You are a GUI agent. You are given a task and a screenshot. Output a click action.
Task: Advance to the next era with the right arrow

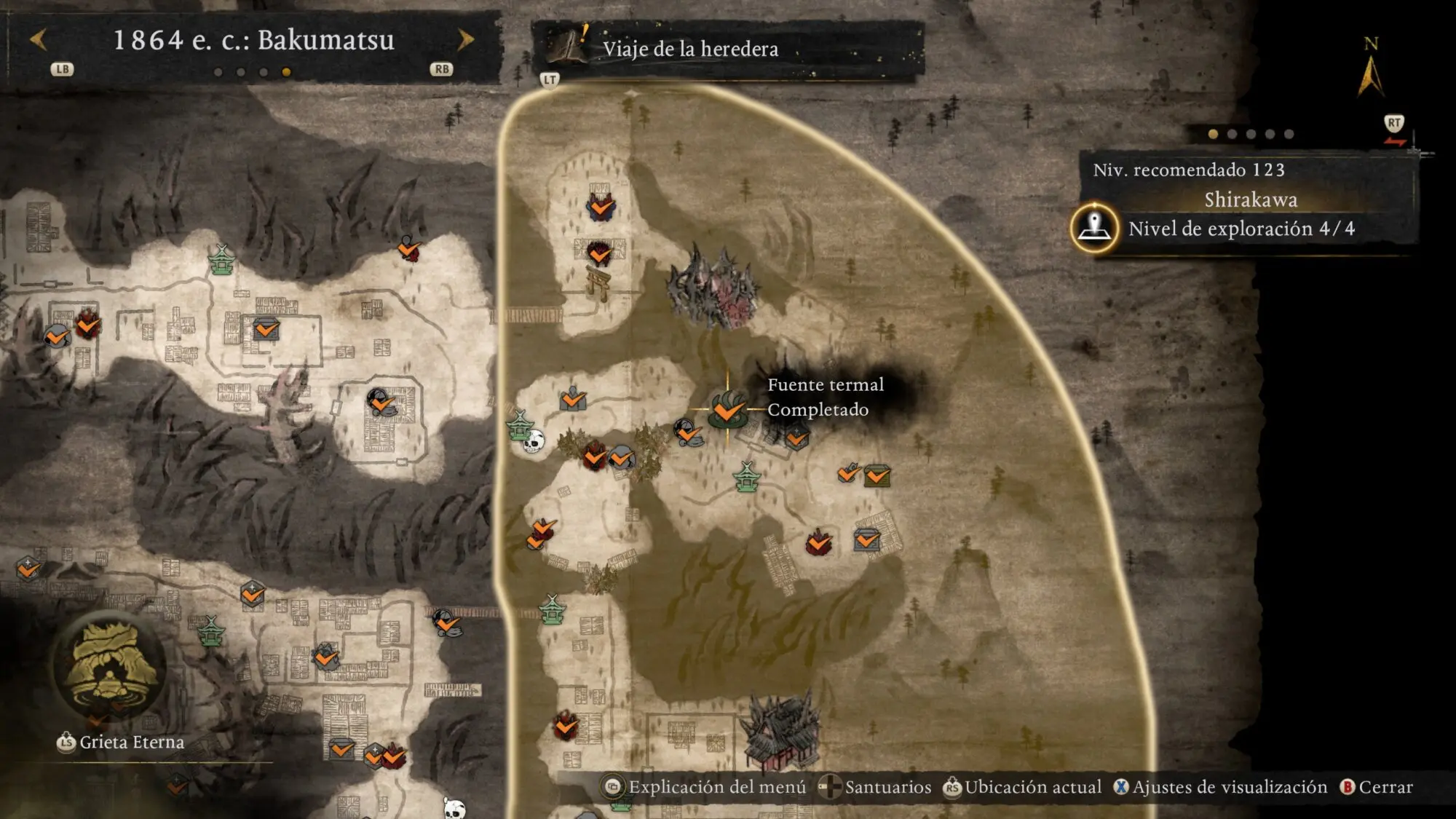465,39
